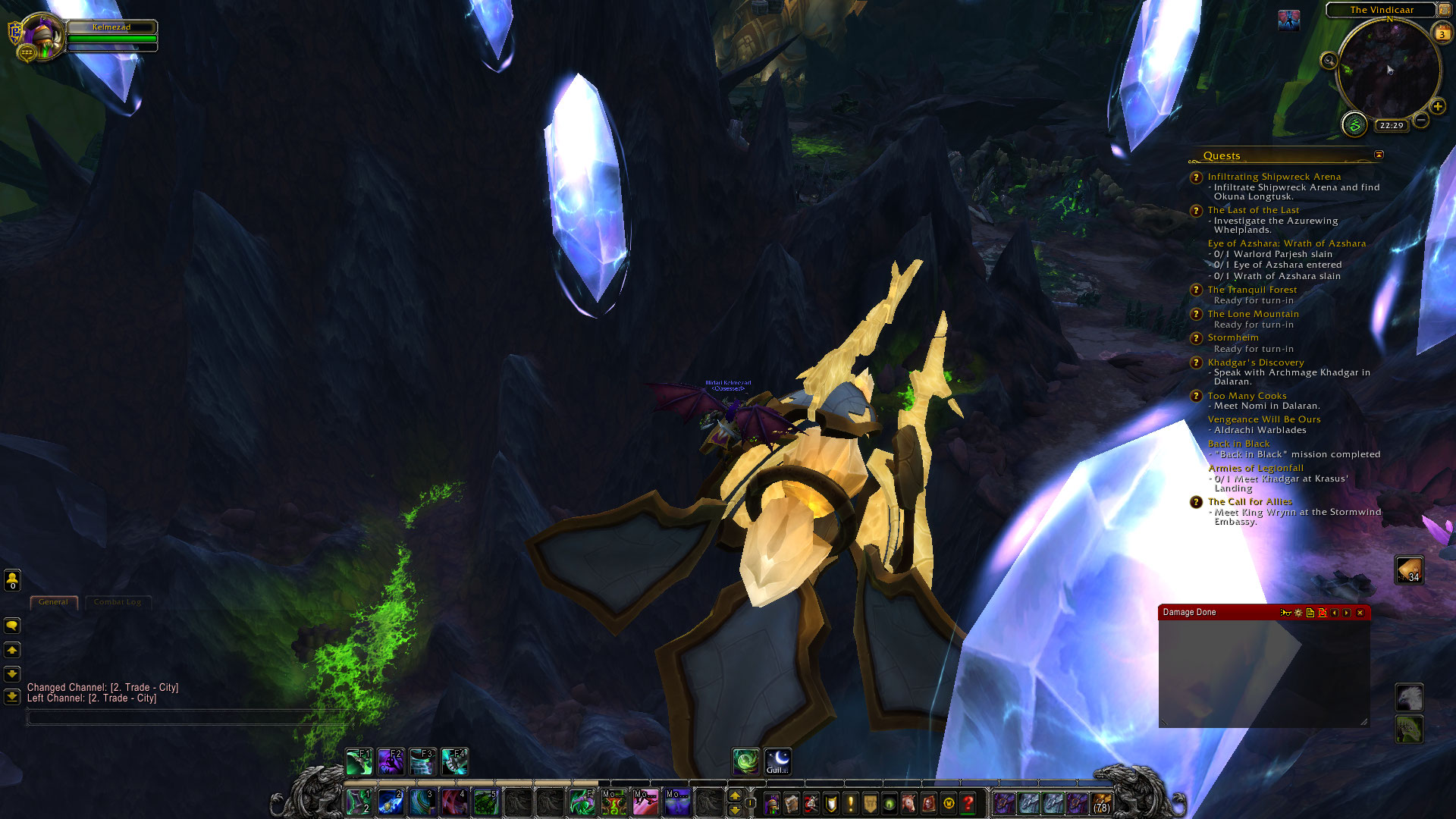Switch to the General chat tab
Viewport: 1456px width, 819px height.
(x=53, y=602)
